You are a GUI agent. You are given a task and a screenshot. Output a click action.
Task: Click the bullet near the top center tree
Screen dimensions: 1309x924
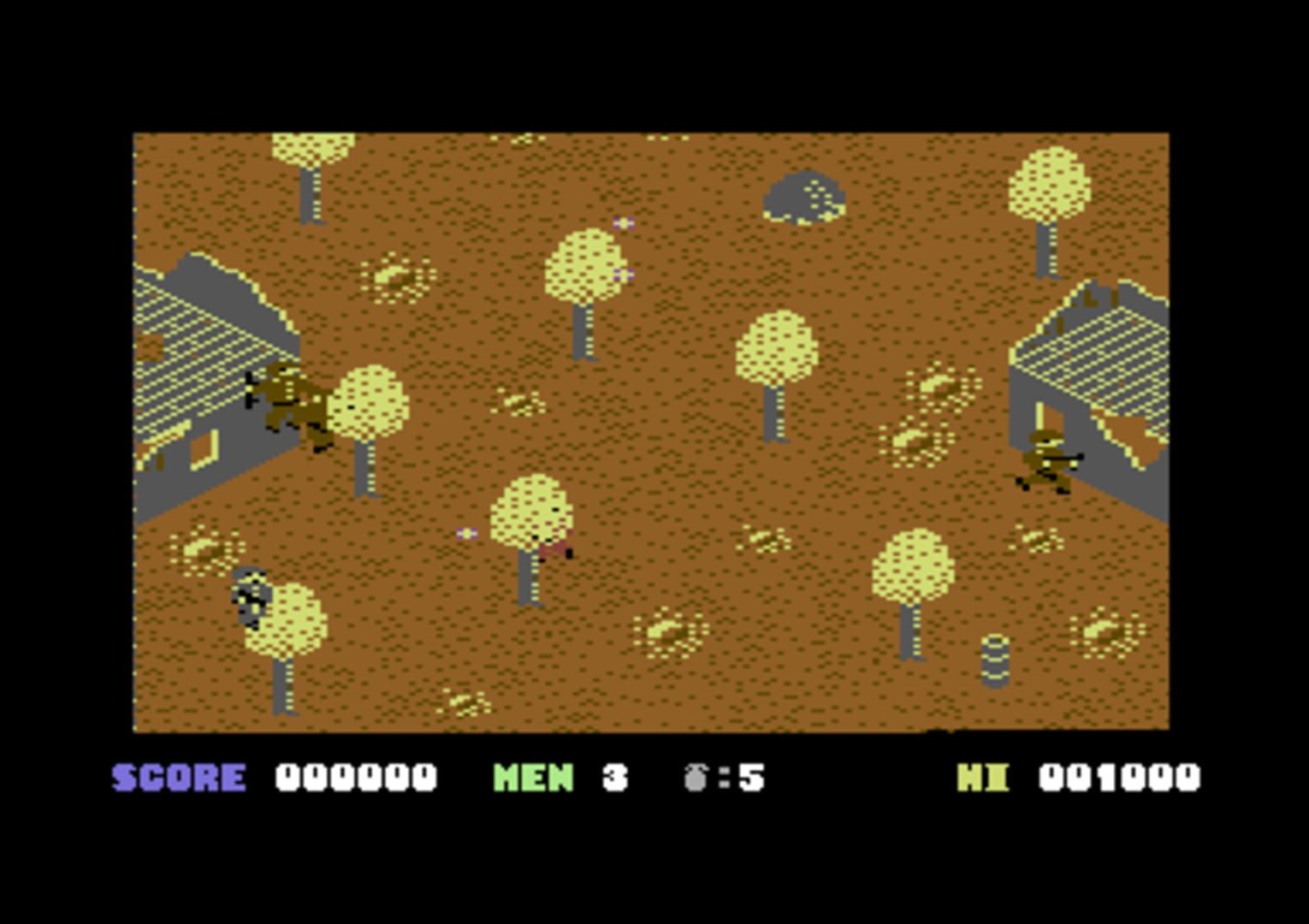[x=622, y=224]
